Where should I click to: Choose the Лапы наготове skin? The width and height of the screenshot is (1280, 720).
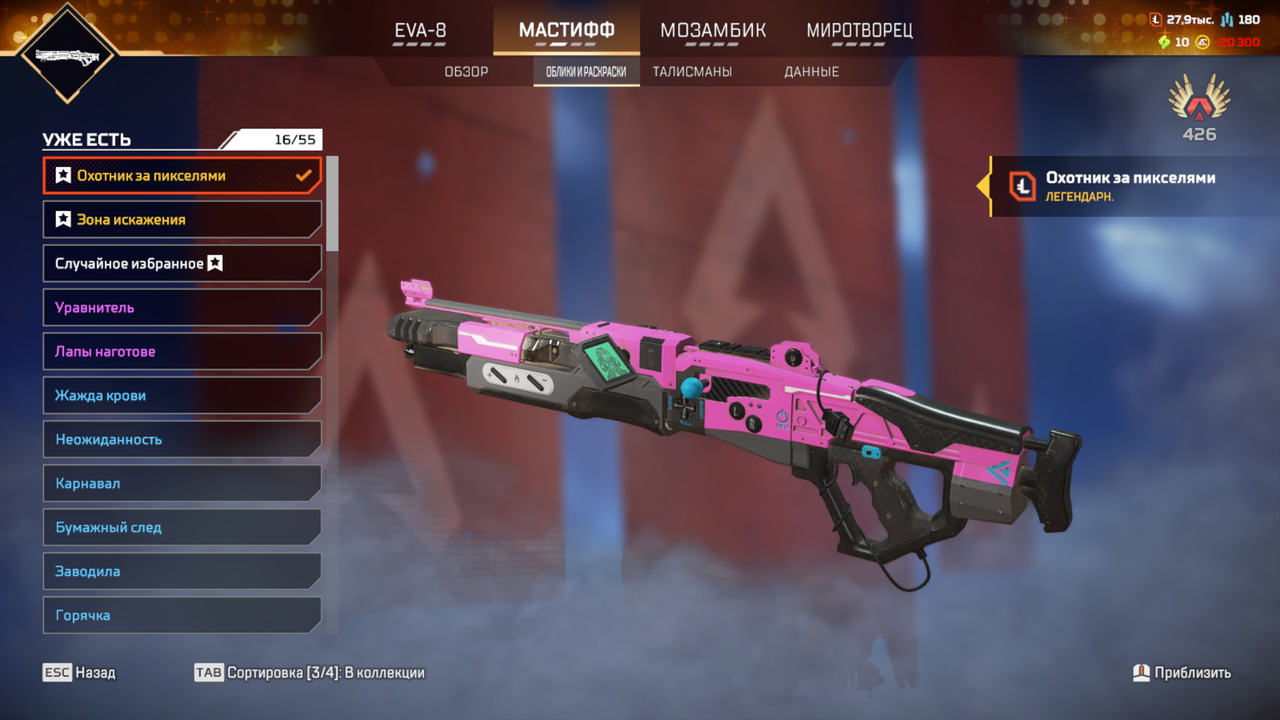182,352
